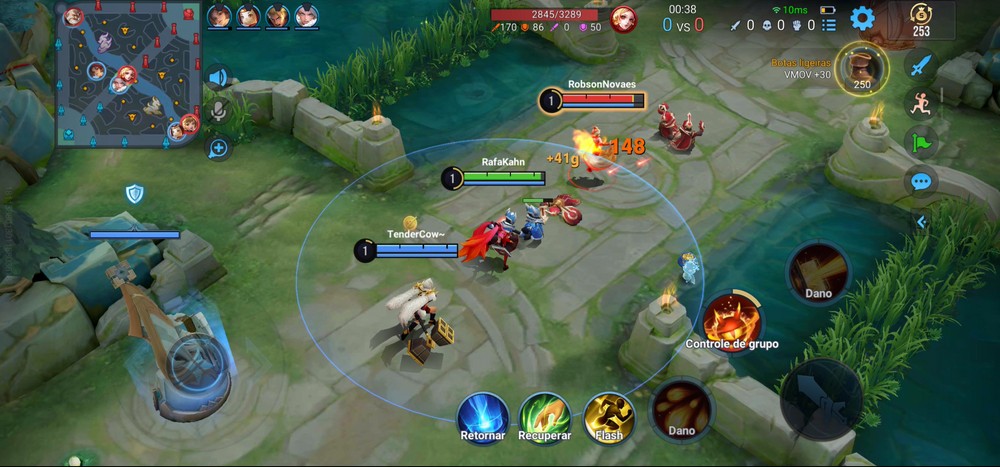Send the blue sword attack signal
Image resolution: width=1000 pixels, height=467 pixels.
click(x=920, y=66)
